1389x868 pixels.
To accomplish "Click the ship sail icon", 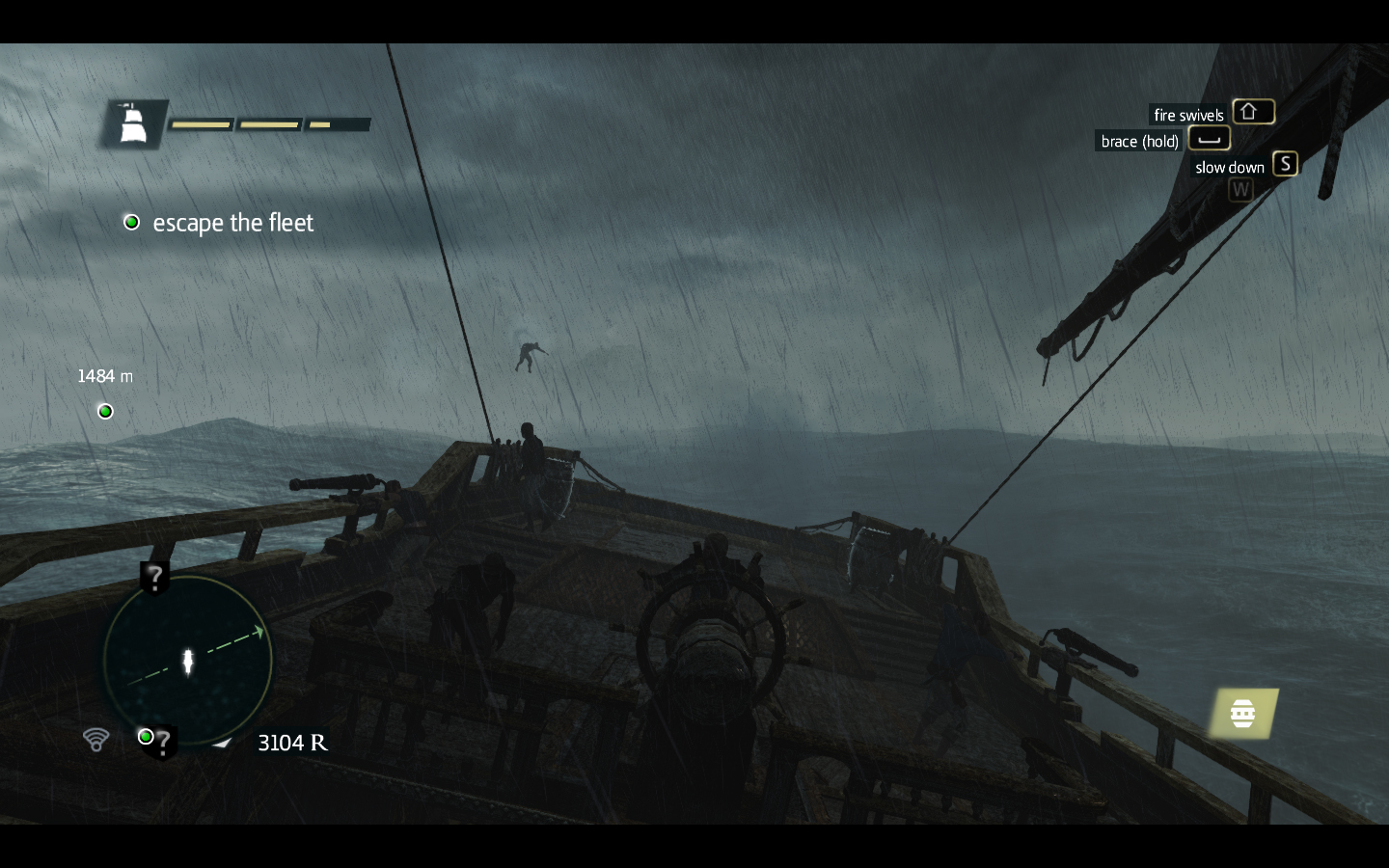I will coord(132,124).
